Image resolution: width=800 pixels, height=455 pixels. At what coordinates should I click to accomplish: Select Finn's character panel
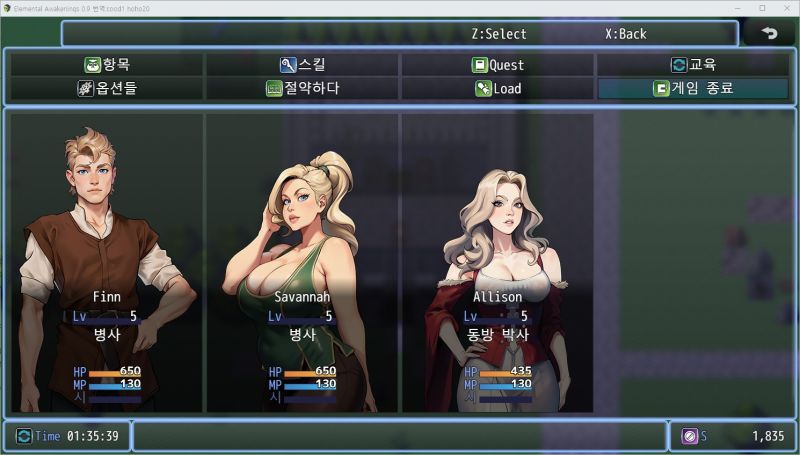pyautogui.click(x=107, y=262)
